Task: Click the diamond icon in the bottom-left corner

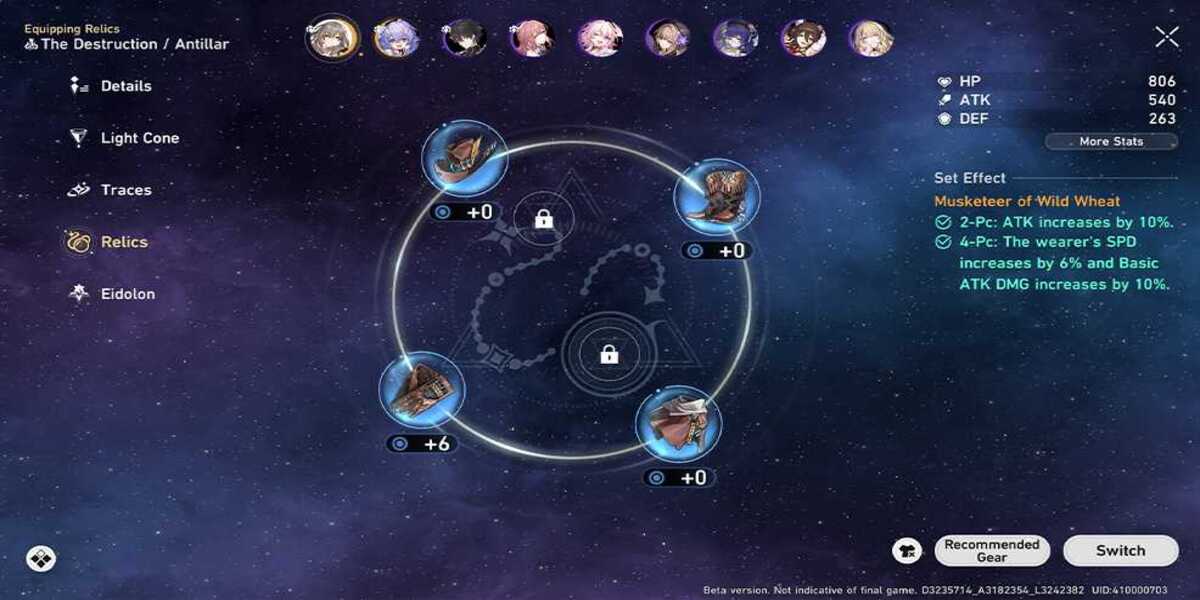Action: [41, 558]
